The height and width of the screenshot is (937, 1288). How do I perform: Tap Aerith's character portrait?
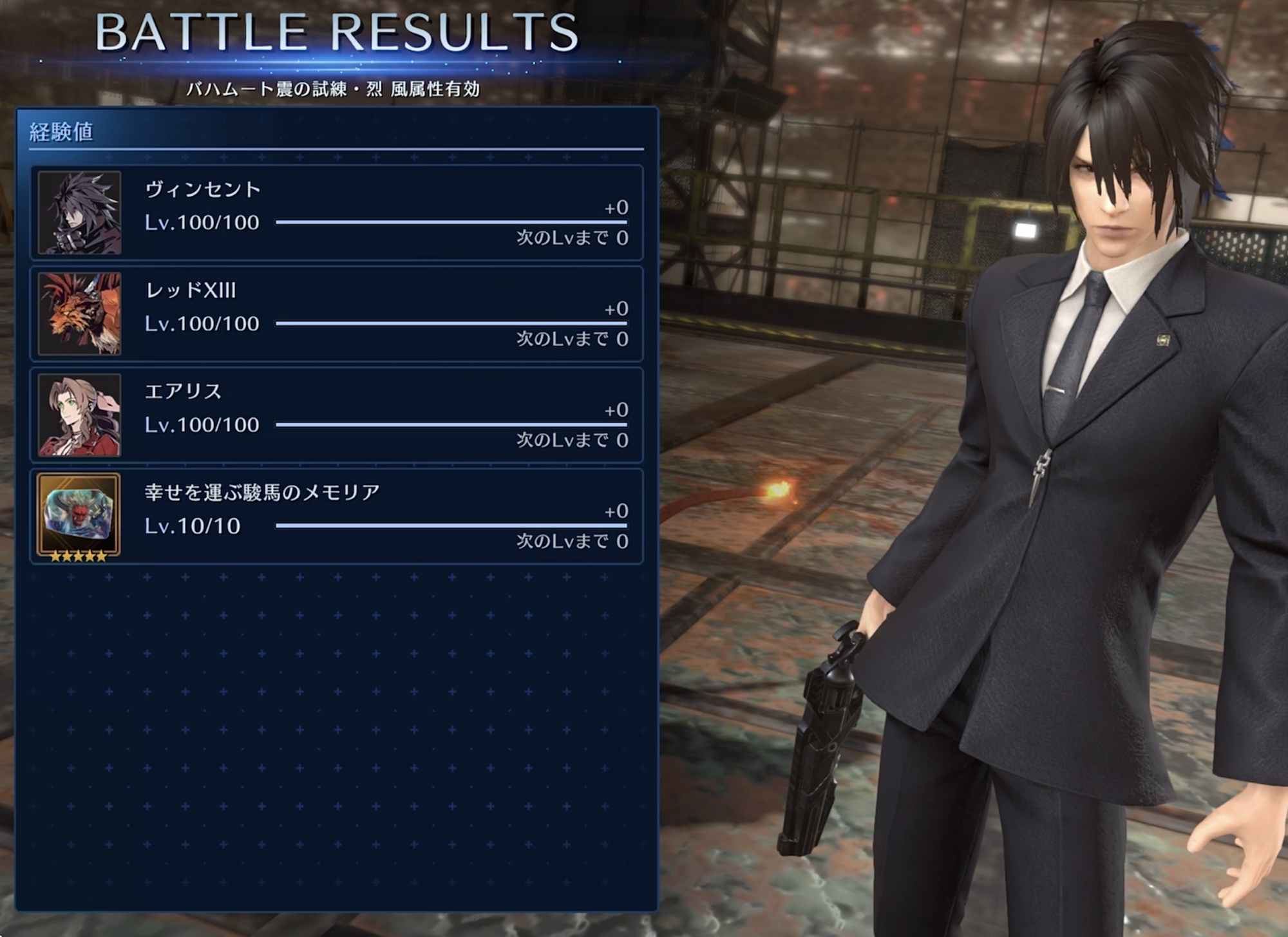[x=79, y=415]
